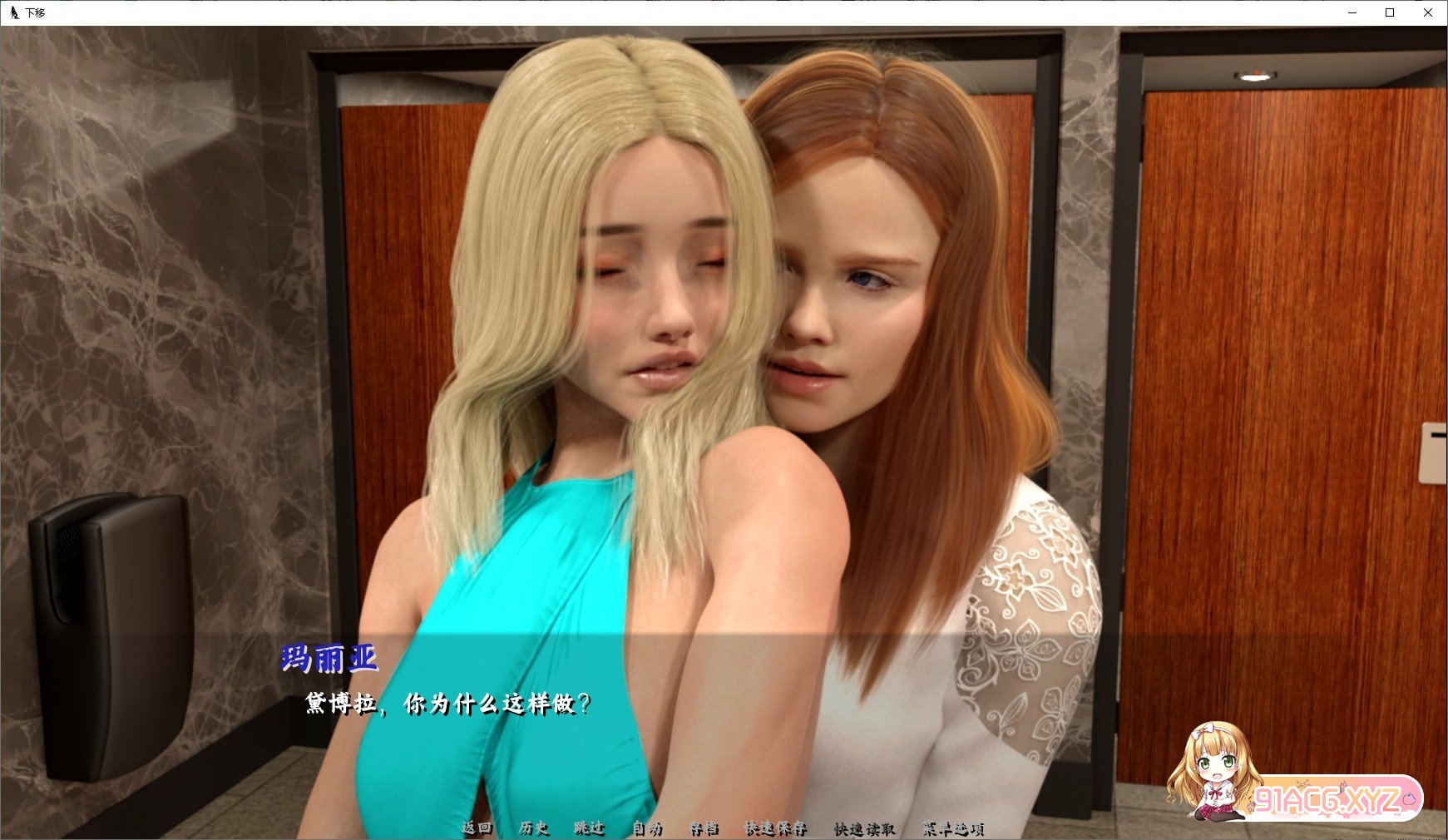
Task: Maximize the visual novel window
Action: coord(1388,12)
